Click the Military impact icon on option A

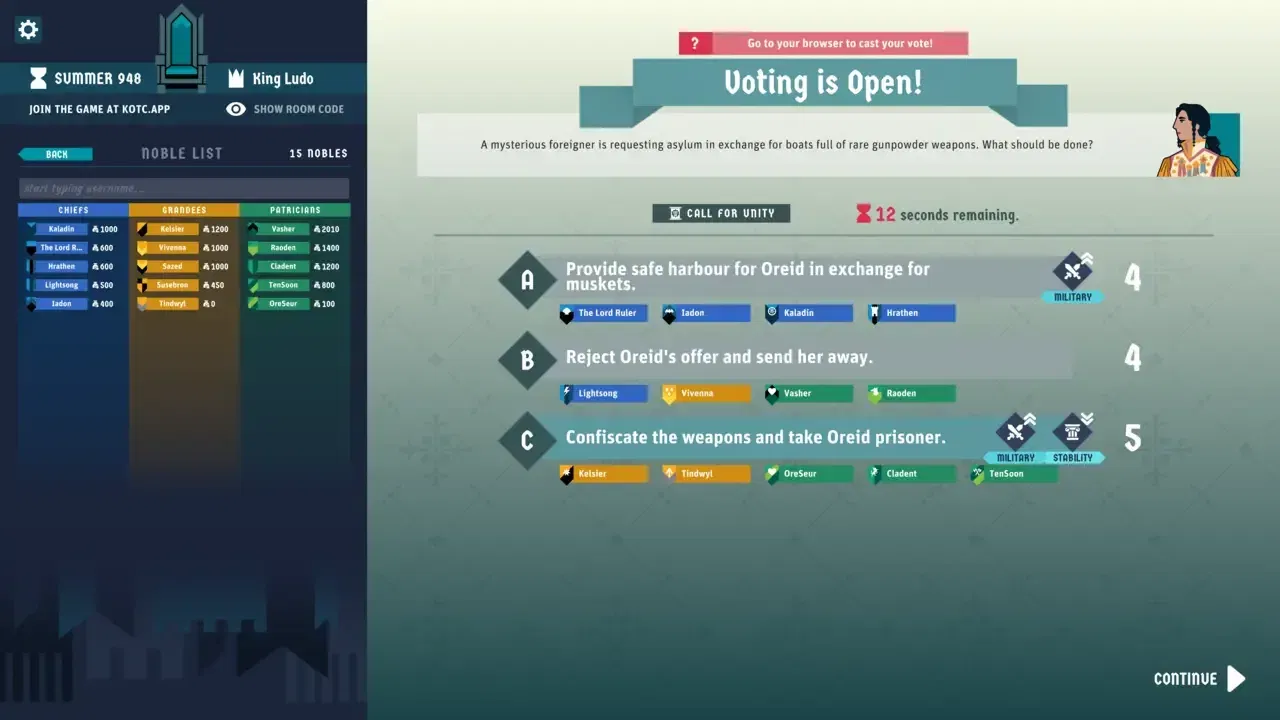(x=1073, y=271)
